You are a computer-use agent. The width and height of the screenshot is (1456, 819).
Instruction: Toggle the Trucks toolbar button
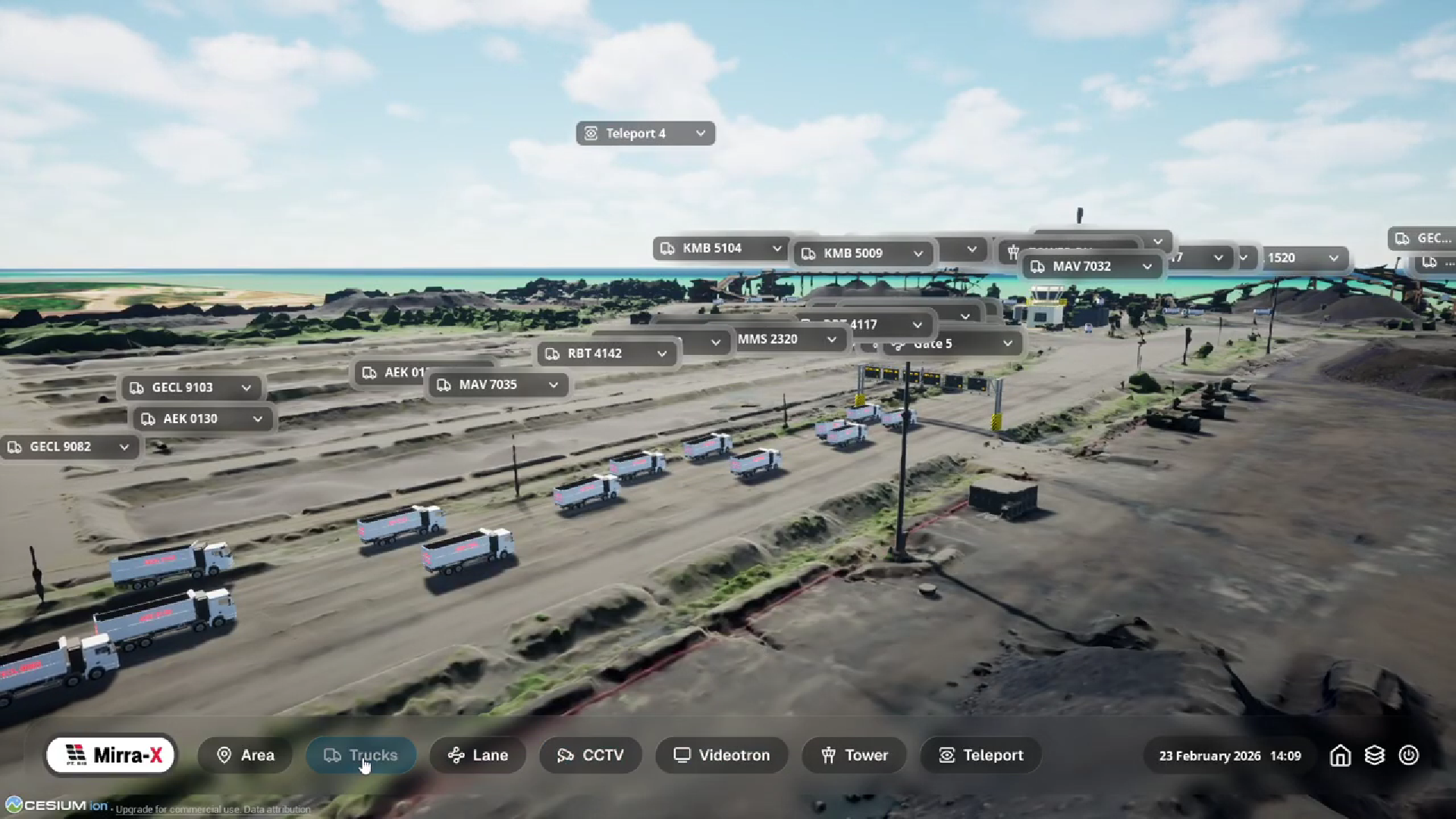361,755
